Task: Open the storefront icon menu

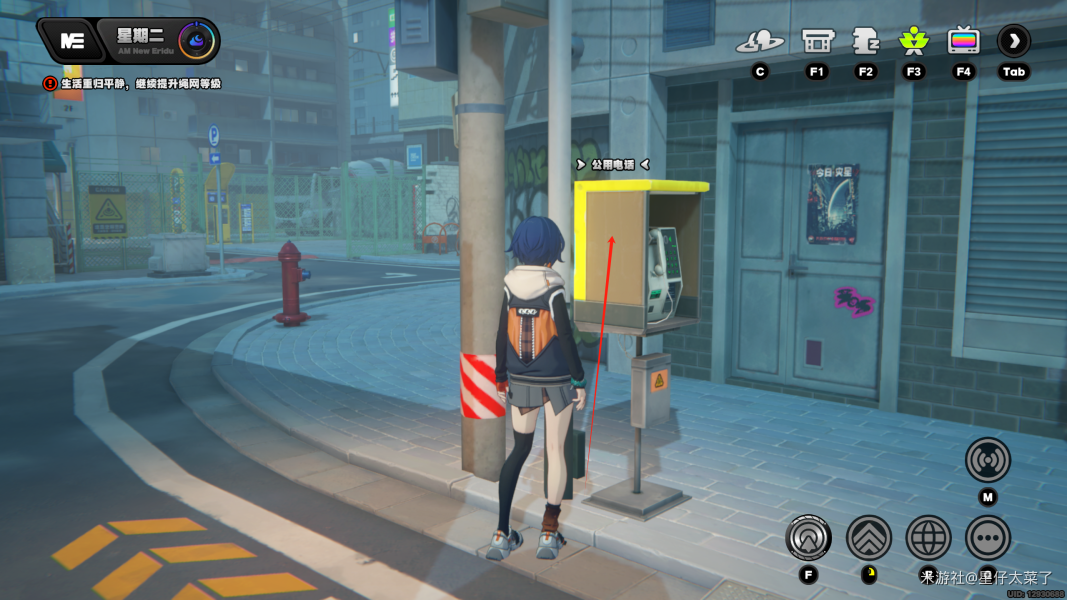Action: 818,41
